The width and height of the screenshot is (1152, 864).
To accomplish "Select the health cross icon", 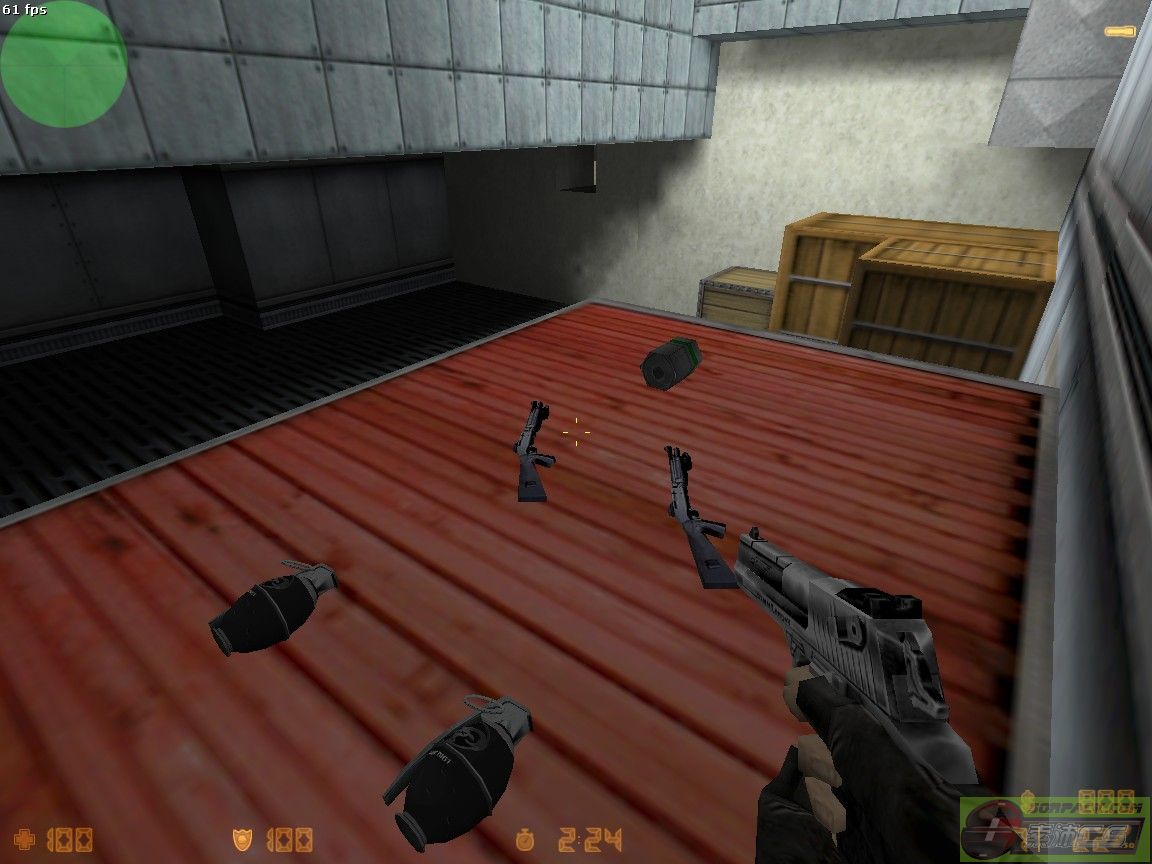I will point(28,839).
